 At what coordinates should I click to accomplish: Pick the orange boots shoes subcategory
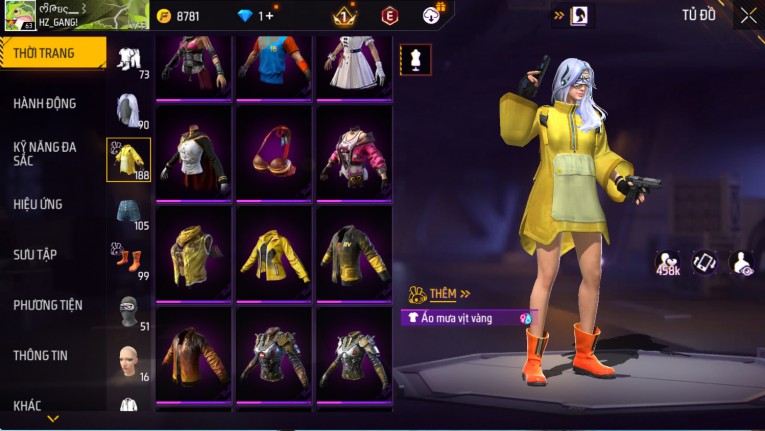click(128, 260)
